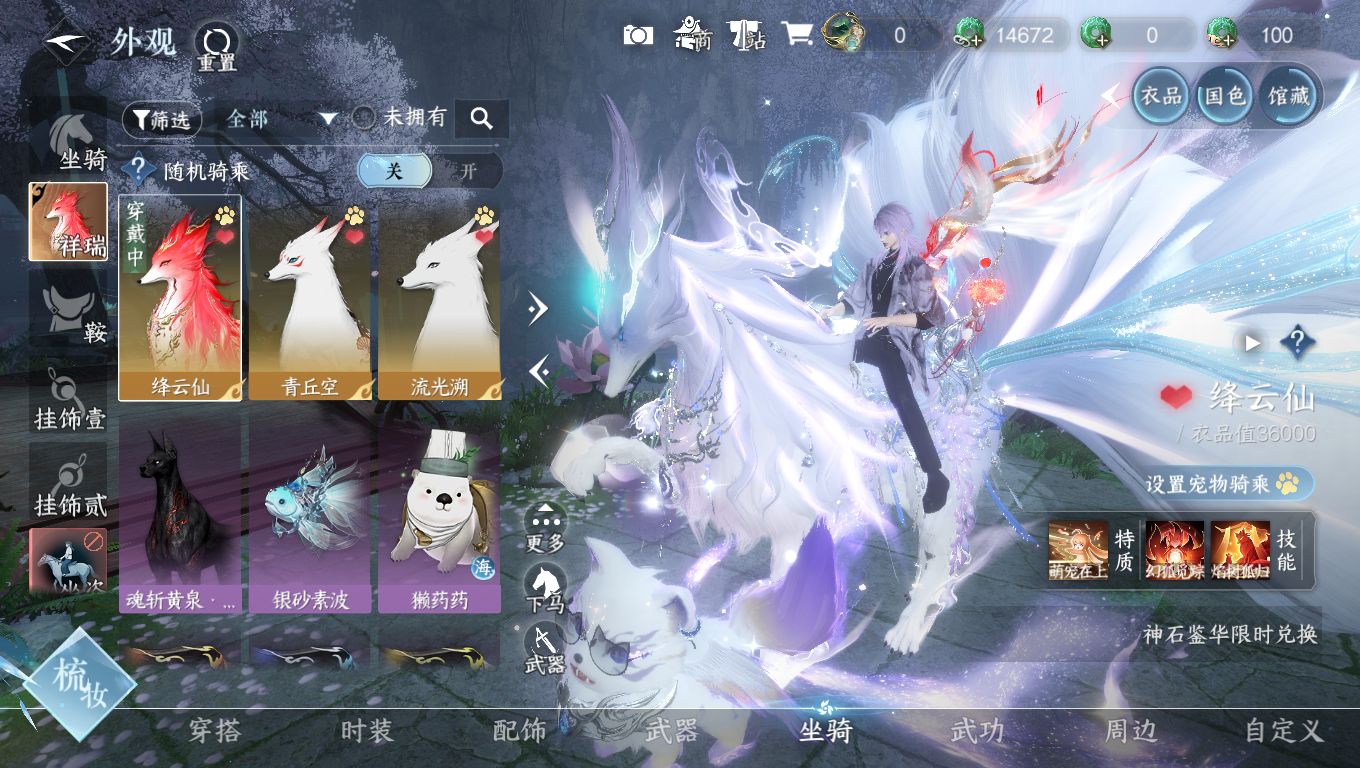This screenshot has height=768, width=1360.
Task: Go back using the top-left arrow
Action: click(x=68, y=41)
